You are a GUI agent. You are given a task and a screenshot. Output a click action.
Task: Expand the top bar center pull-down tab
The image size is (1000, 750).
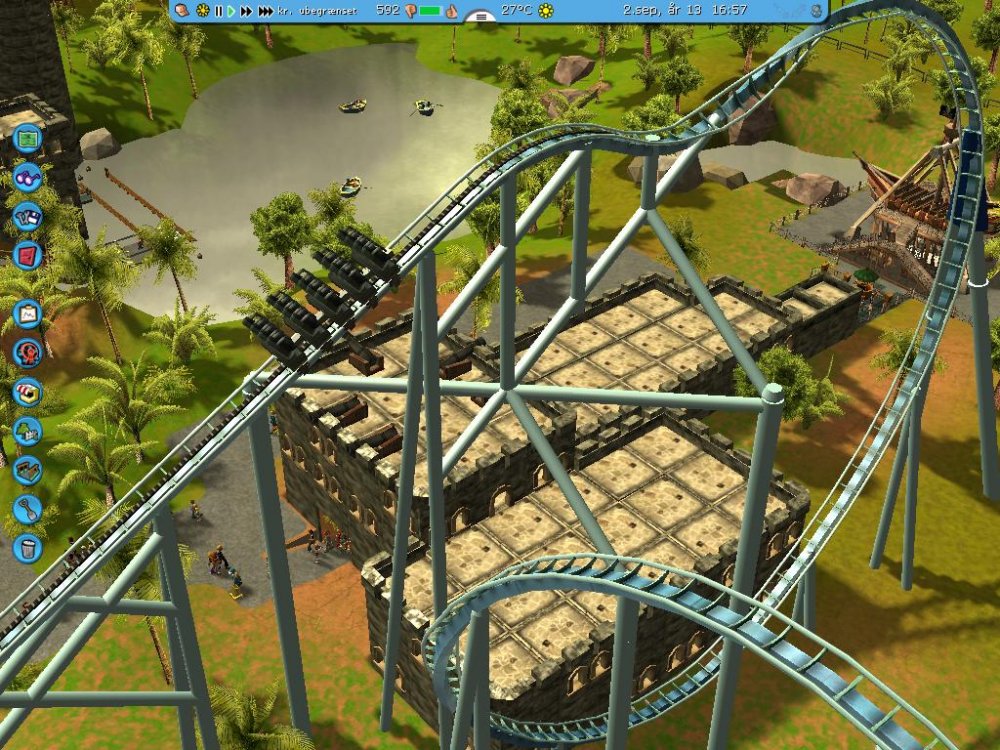(482, 16)
